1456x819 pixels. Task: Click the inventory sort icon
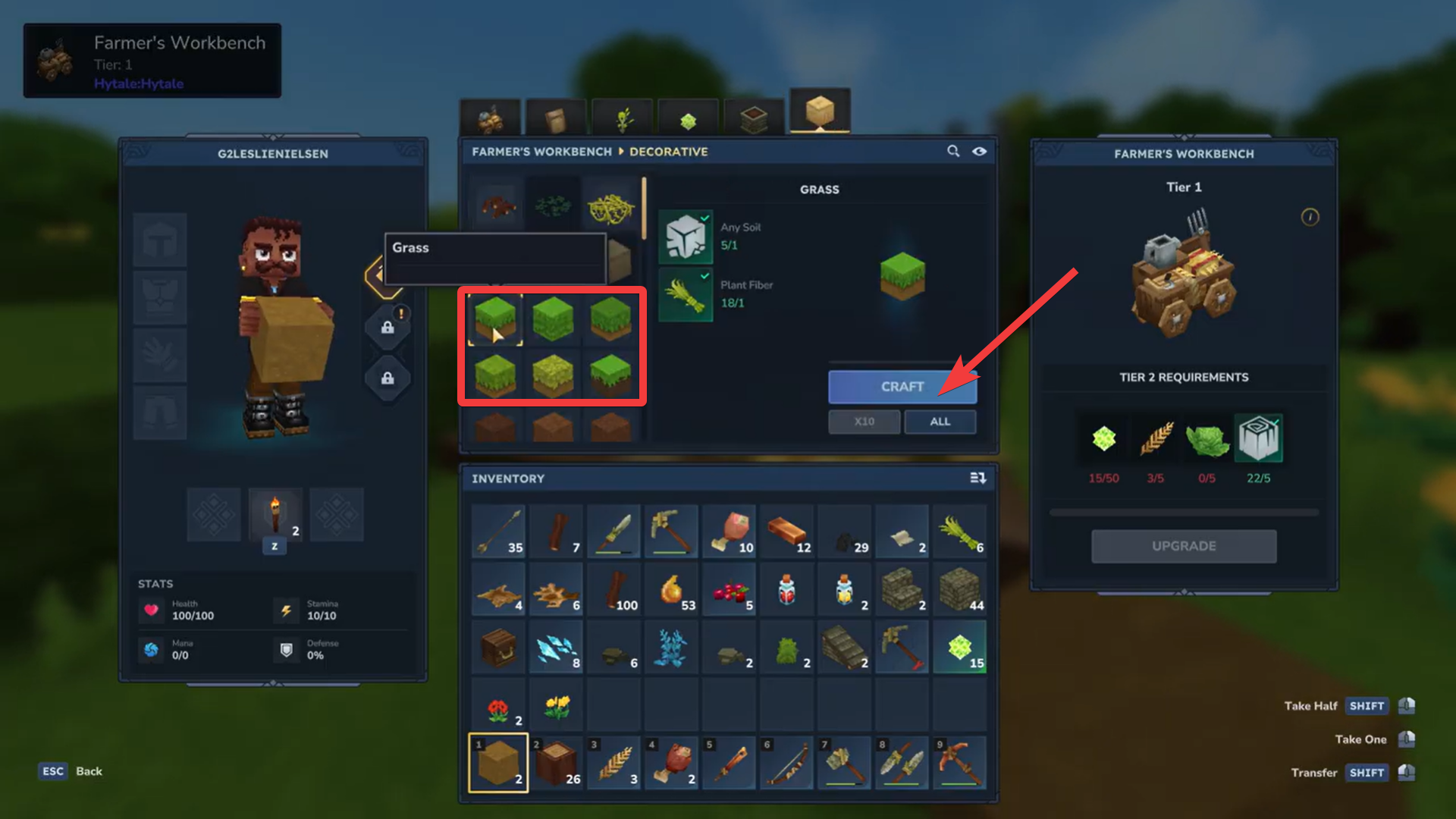coord(978,478)
